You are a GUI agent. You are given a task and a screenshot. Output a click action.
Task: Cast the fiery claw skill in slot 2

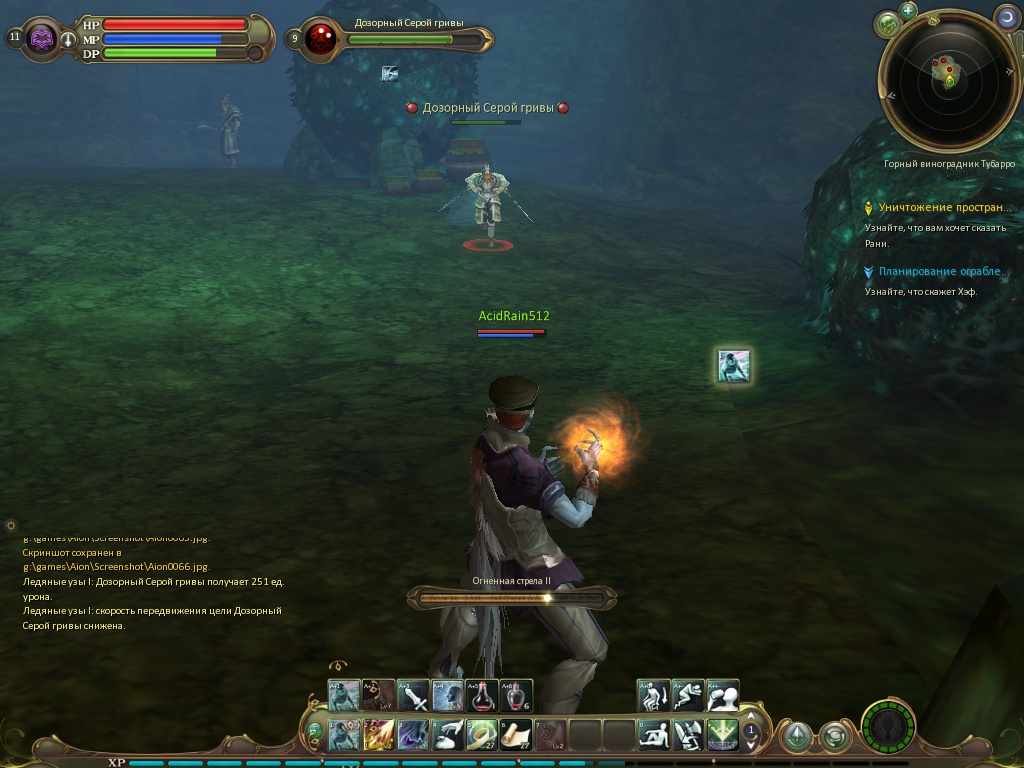click(379, 735)
